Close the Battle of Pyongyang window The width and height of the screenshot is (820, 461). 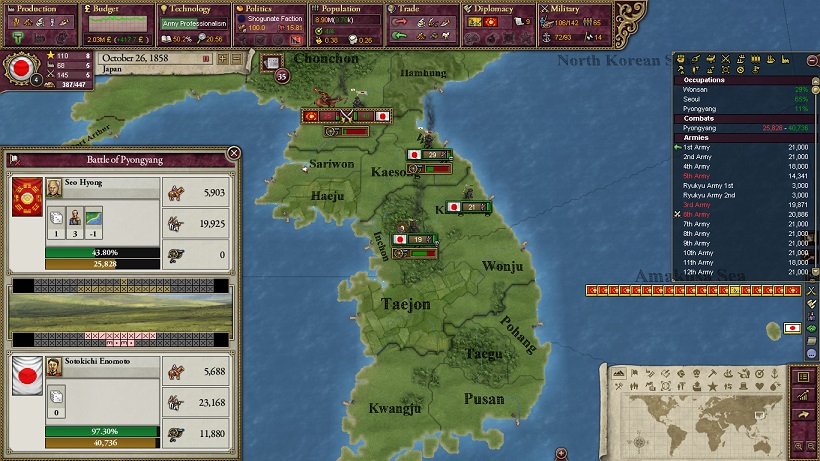[x=234, y=153]
